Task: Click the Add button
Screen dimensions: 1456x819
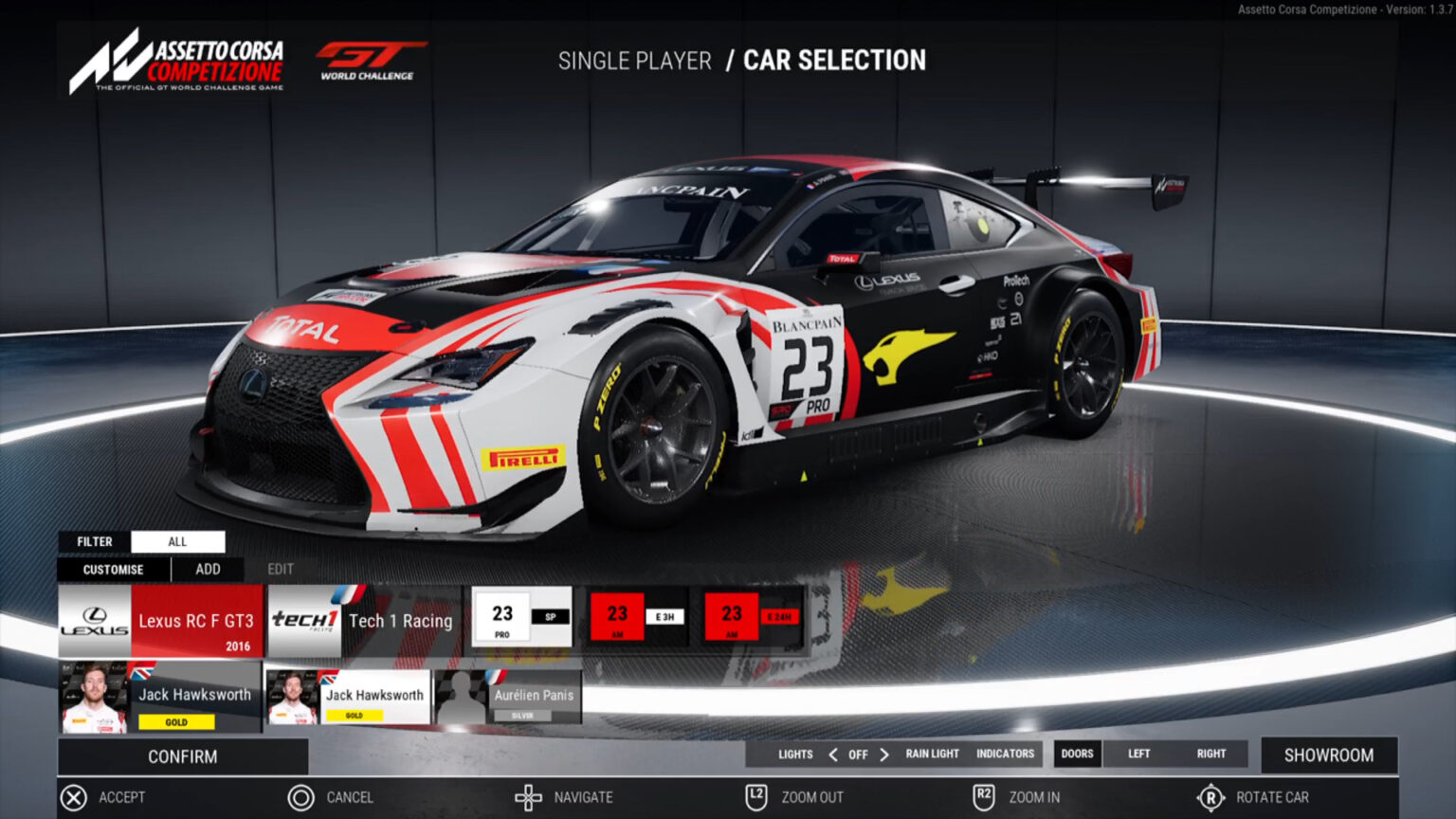Action: pos(208,570)
